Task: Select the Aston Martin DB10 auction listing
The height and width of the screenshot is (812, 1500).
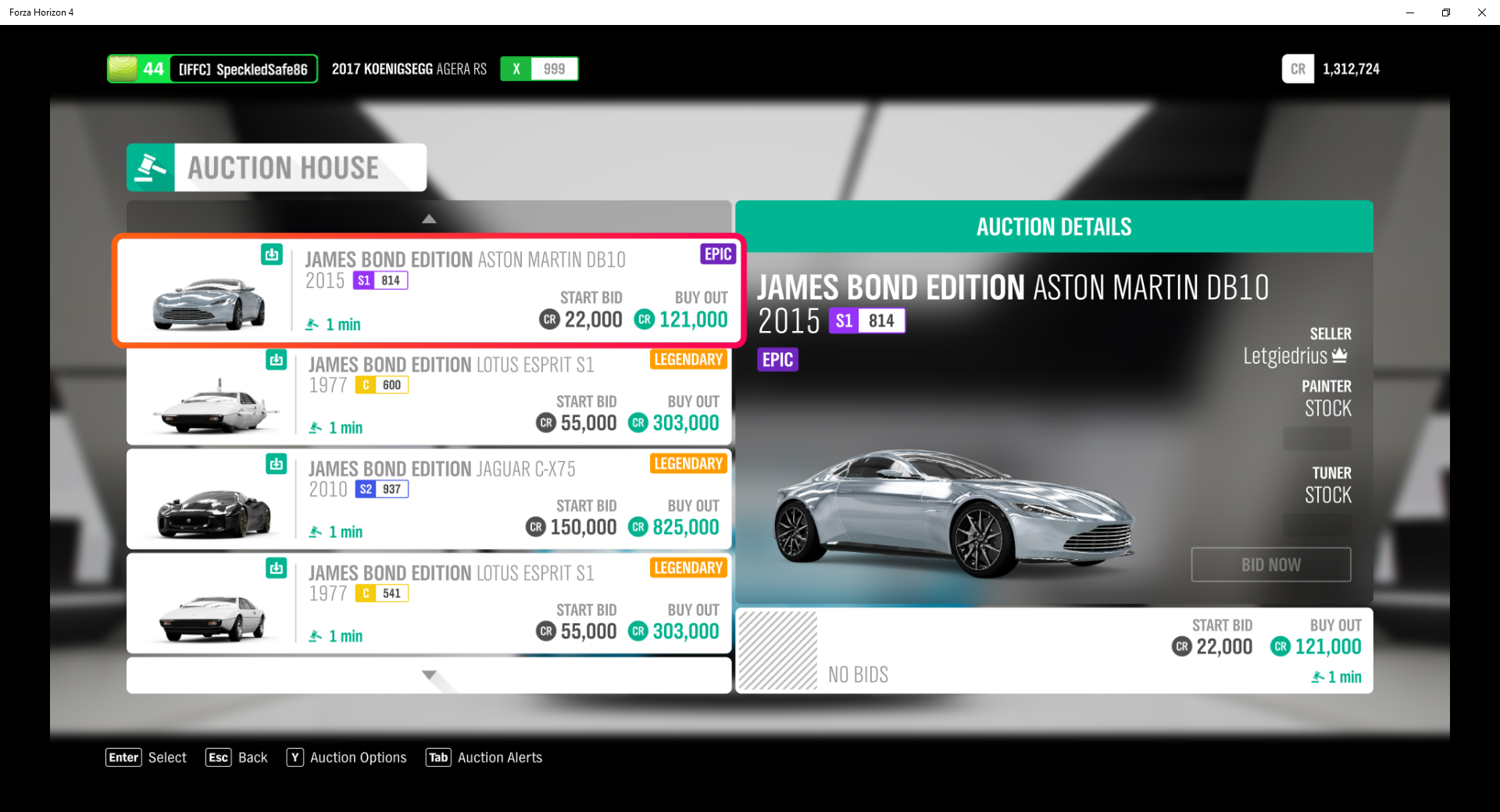Action: click(428, 290)
